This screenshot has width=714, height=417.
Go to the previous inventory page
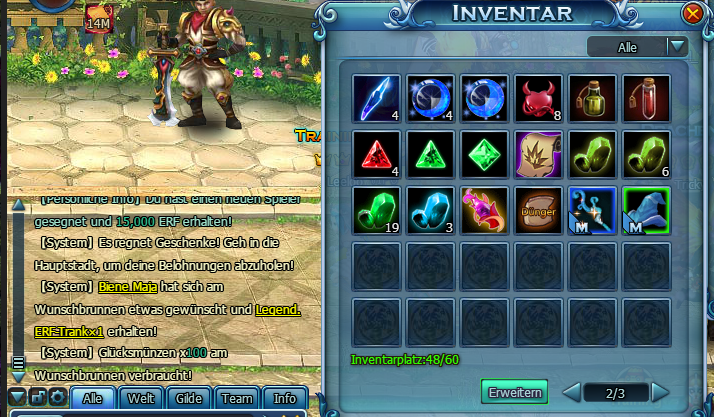click(x=570, y=391)
